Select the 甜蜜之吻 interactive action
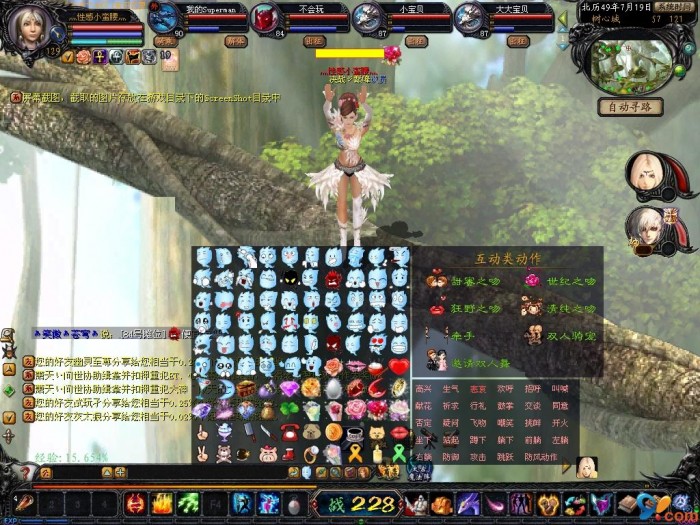 point(469,282)
